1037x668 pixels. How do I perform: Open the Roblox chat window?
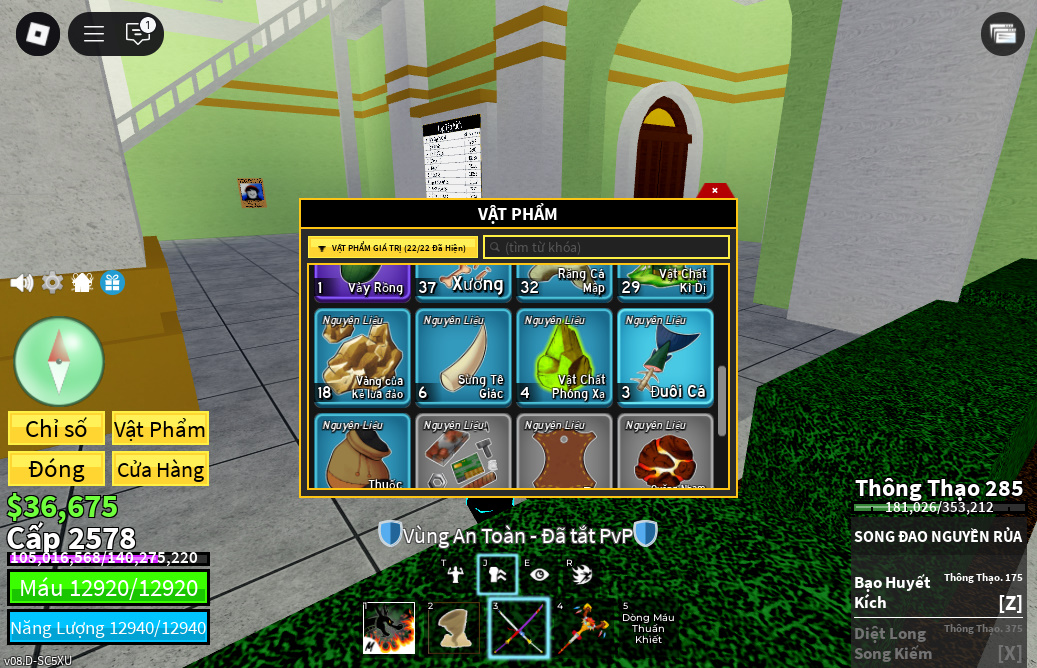tap(138, 34)
